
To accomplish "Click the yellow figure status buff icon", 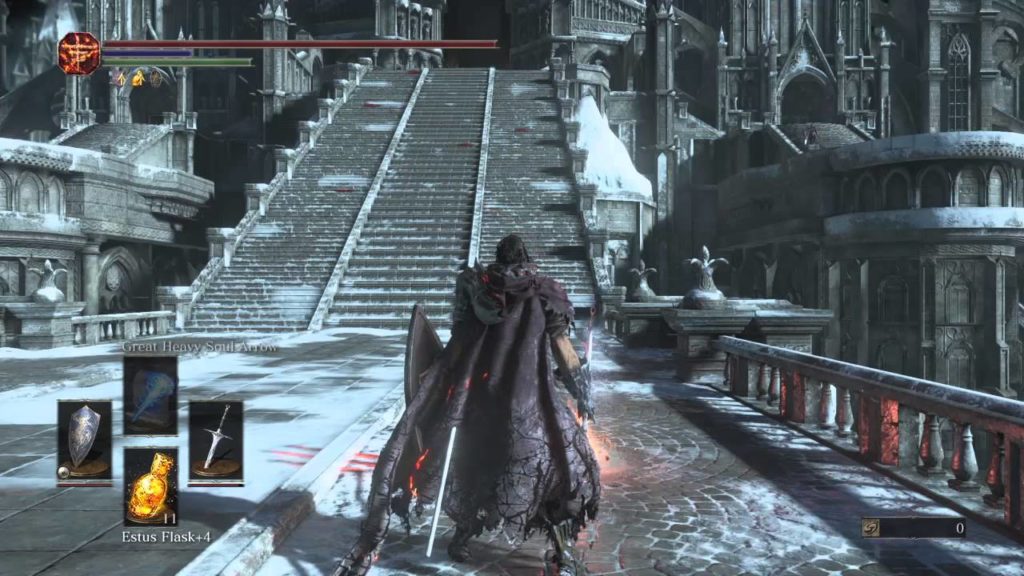I will 139,77.
